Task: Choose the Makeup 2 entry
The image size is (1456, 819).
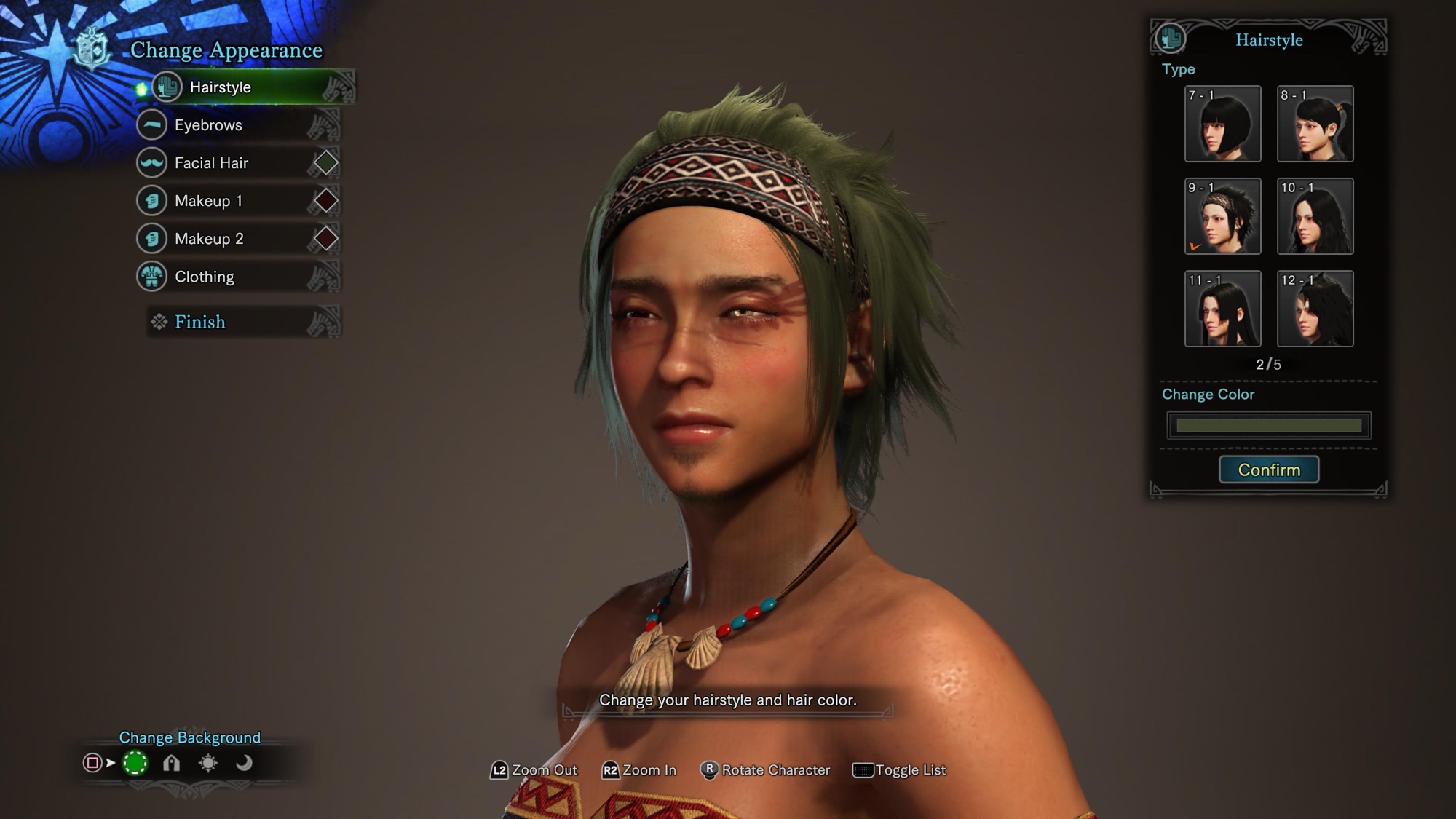Action: coord(209,239)
